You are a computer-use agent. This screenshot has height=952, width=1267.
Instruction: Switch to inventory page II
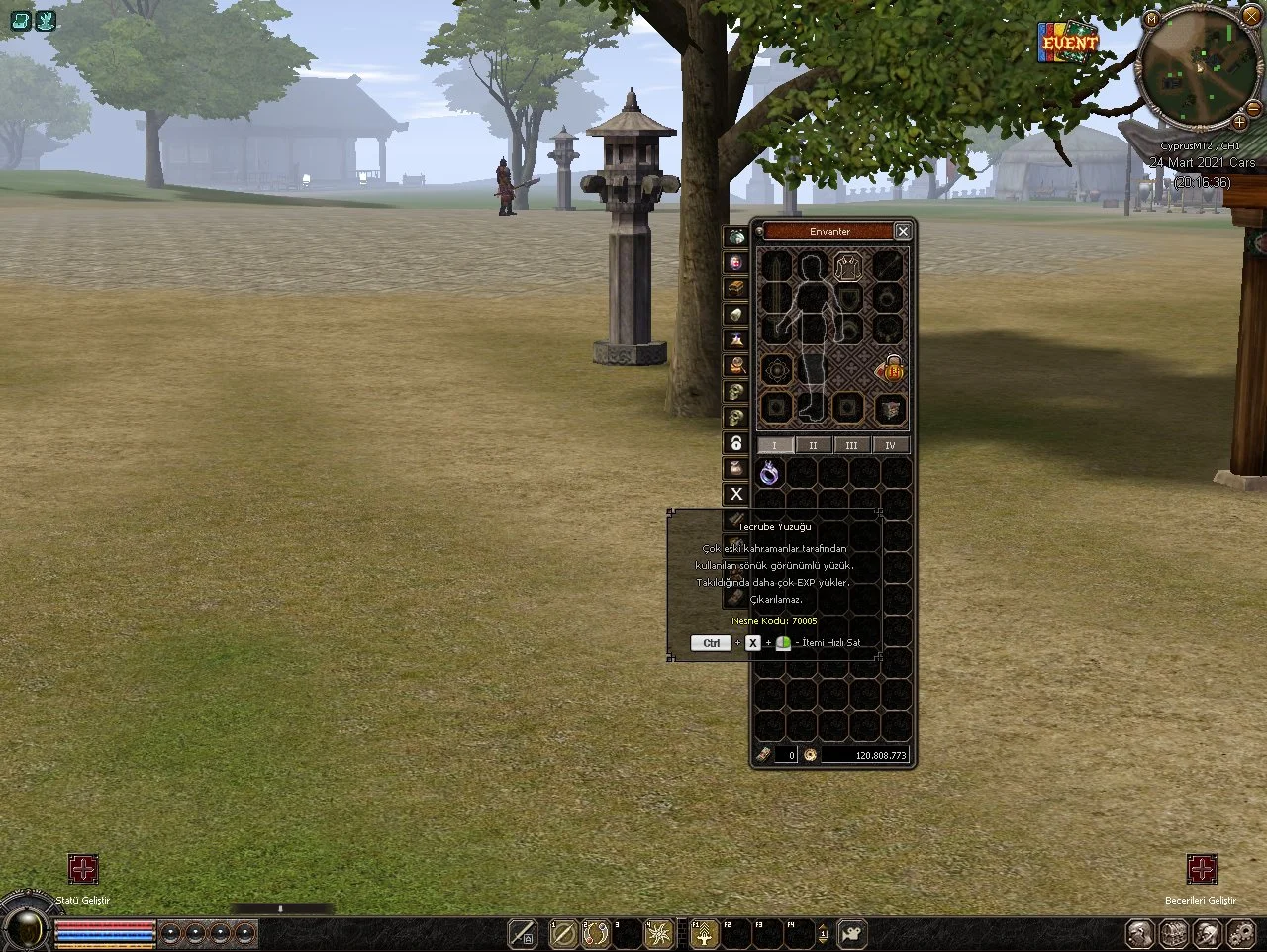[x=813, y=445]
